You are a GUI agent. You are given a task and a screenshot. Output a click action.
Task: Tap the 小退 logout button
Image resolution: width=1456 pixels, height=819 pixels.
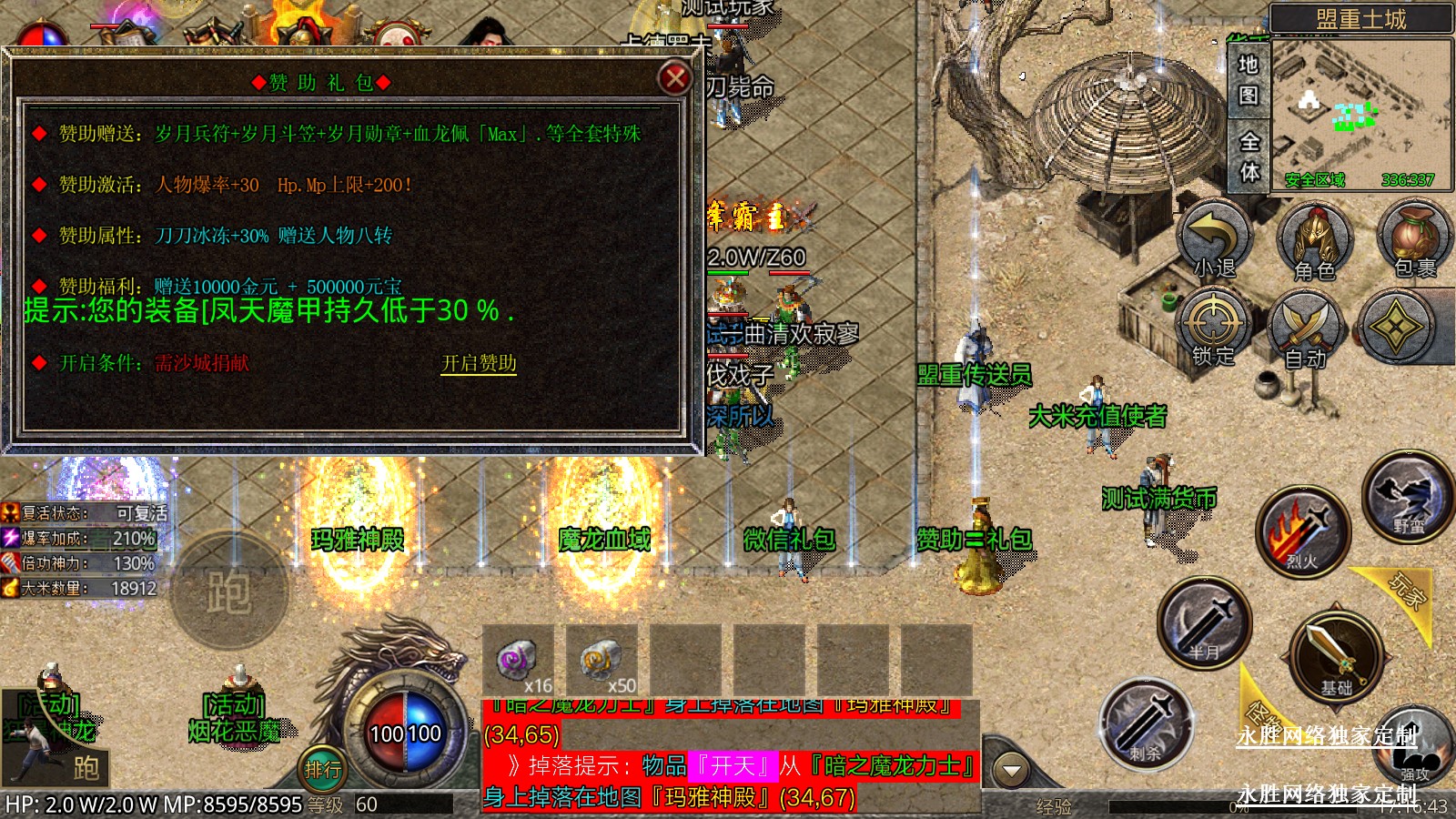pyautogui.click(x=1215, y=240)
